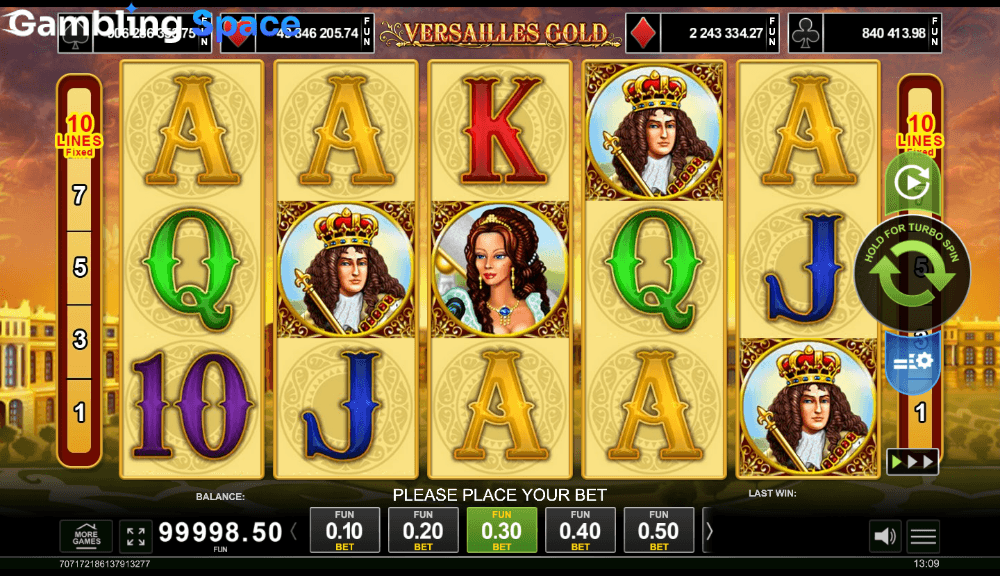Mute the sound with the speaker icon
This screenshot has height=576, width=1000.
[885, 537]
